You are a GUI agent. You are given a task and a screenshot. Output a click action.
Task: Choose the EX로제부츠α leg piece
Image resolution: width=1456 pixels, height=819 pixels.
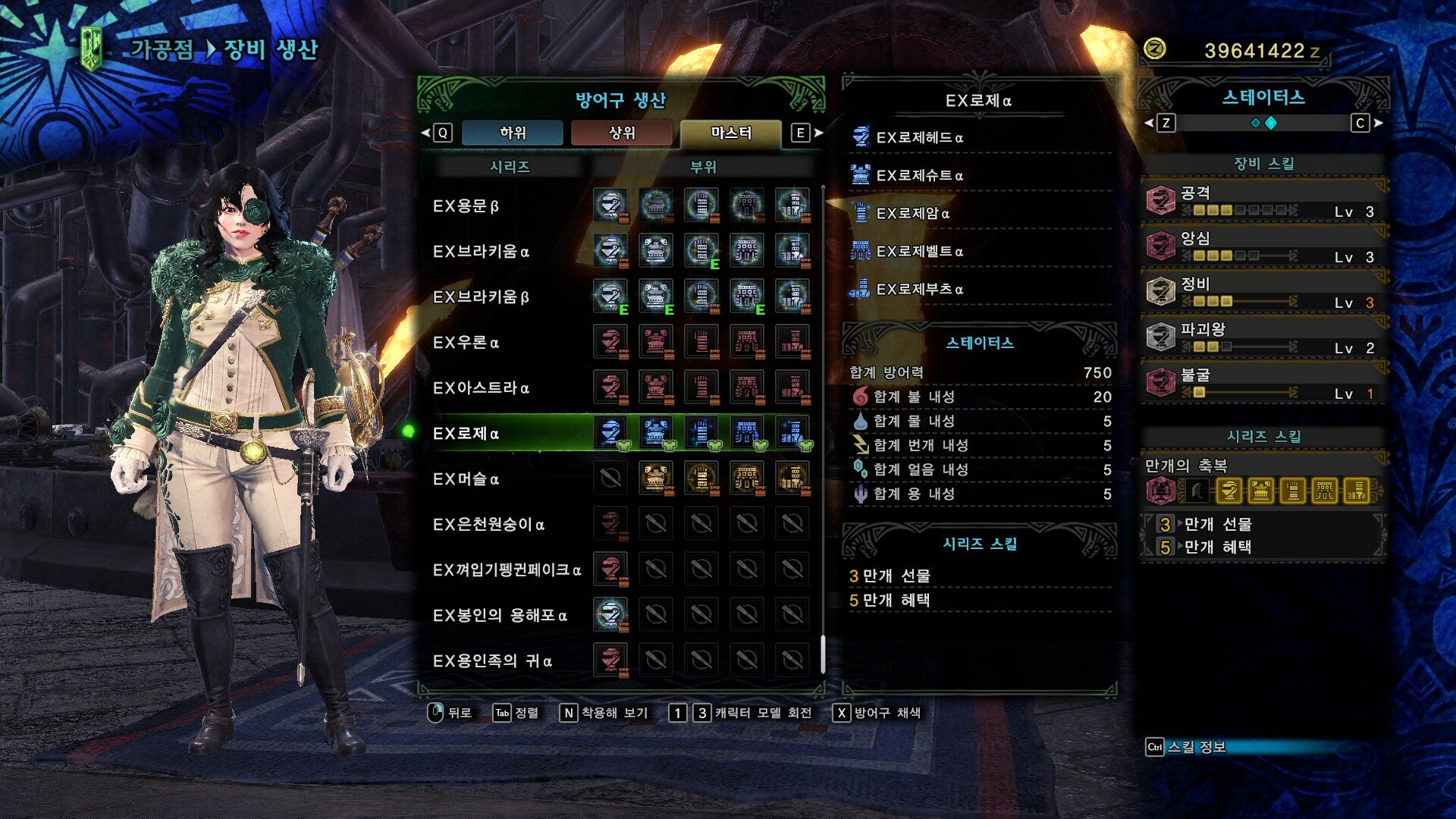(x=919, y=290)
